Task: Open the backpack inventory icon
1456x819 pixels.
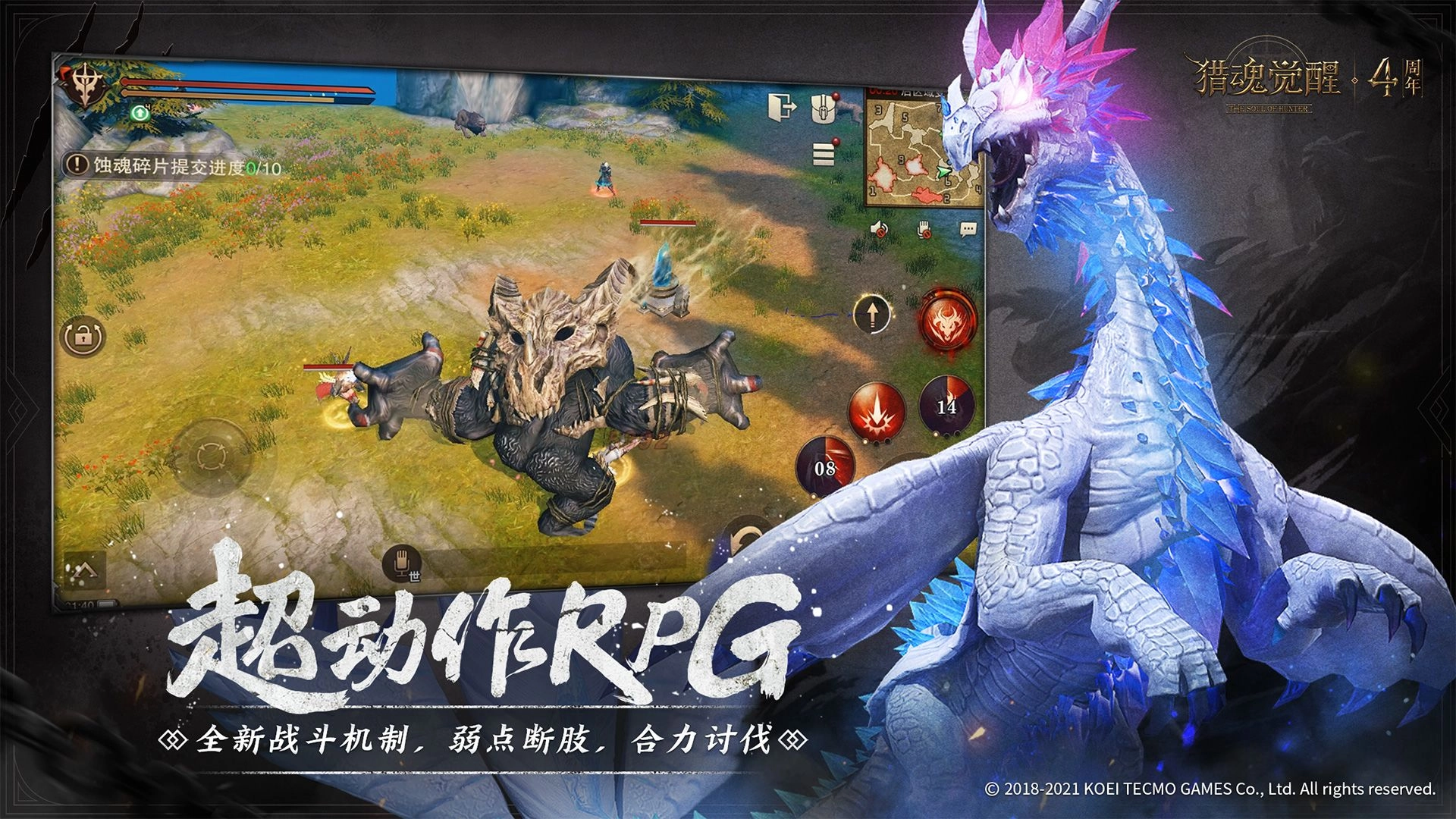Action: (x=824, y=108)
